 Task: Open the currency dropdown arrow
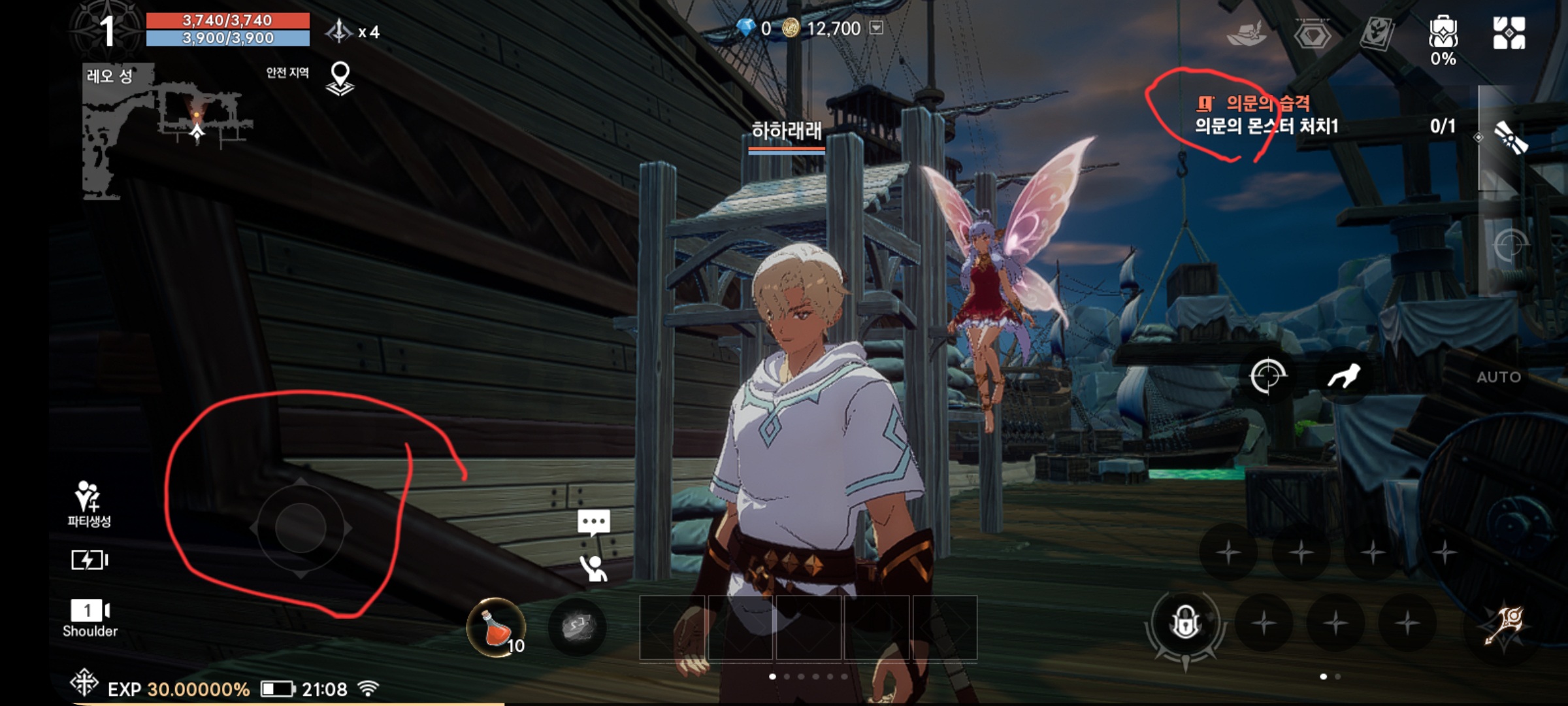[x=877, y=27]
